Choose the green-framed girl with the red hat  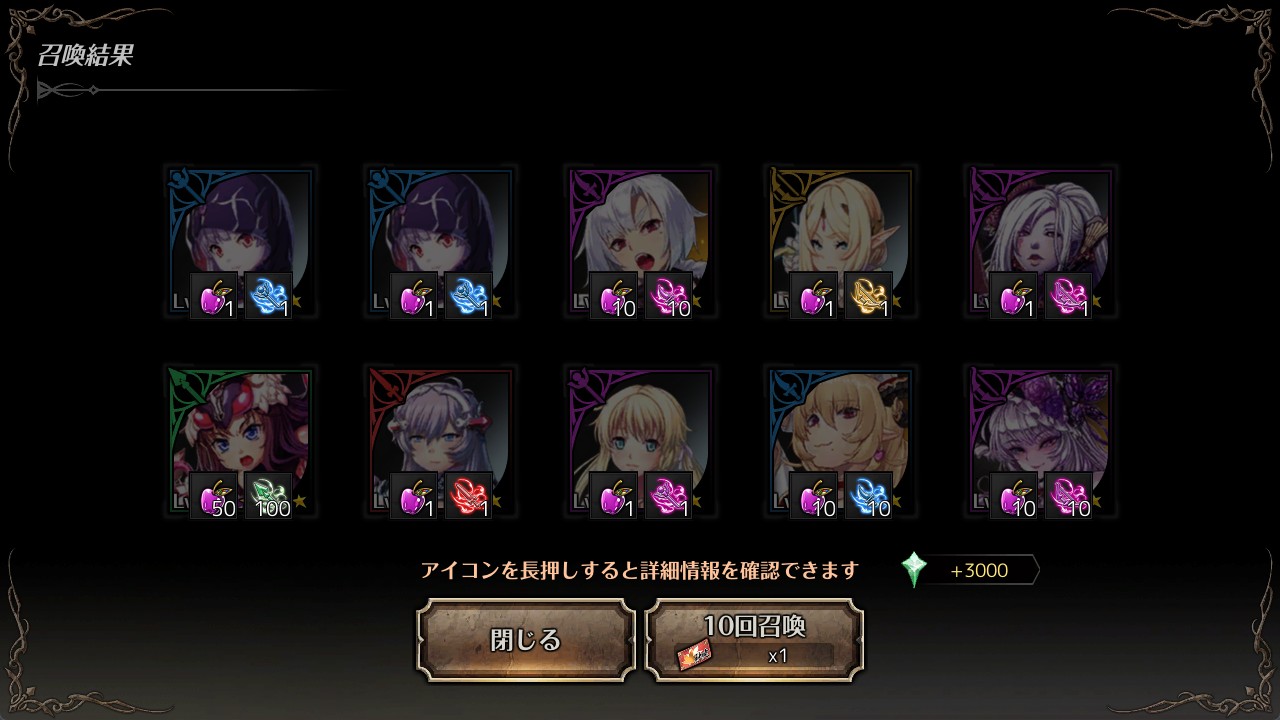240,440
